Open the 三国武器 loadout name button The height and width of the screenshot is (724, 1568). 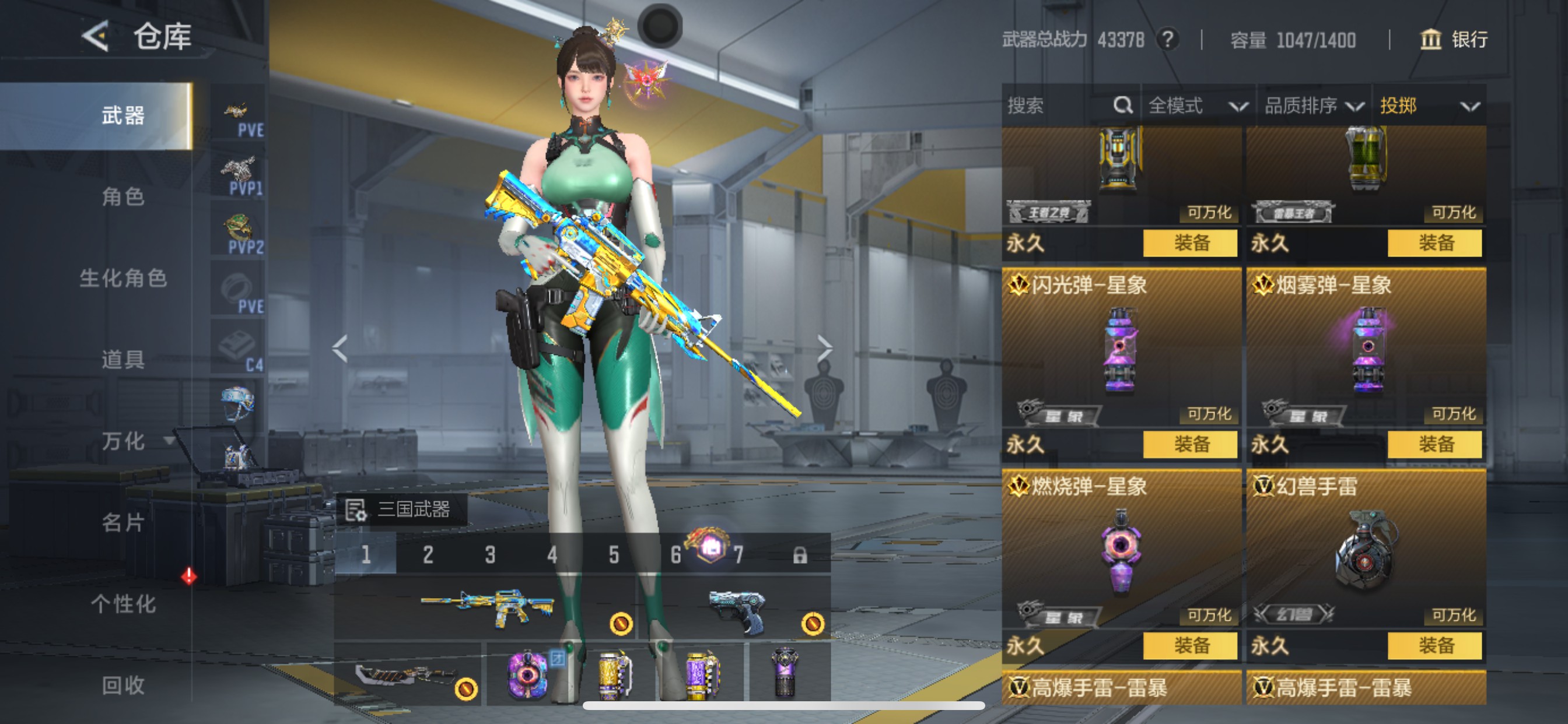click(x=401, y=509)
